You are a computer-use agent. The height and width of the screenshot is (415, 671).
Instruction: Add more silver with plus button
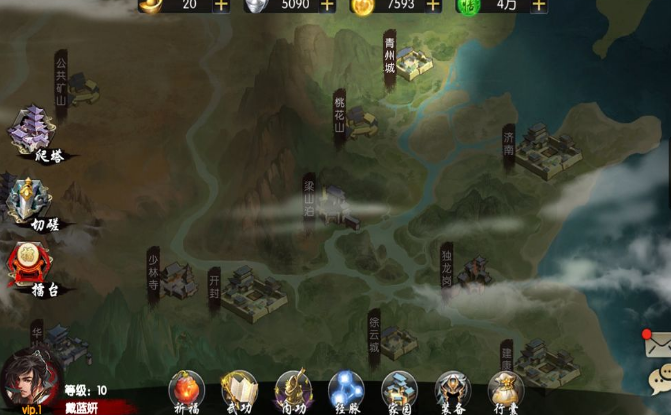[326, 5]
